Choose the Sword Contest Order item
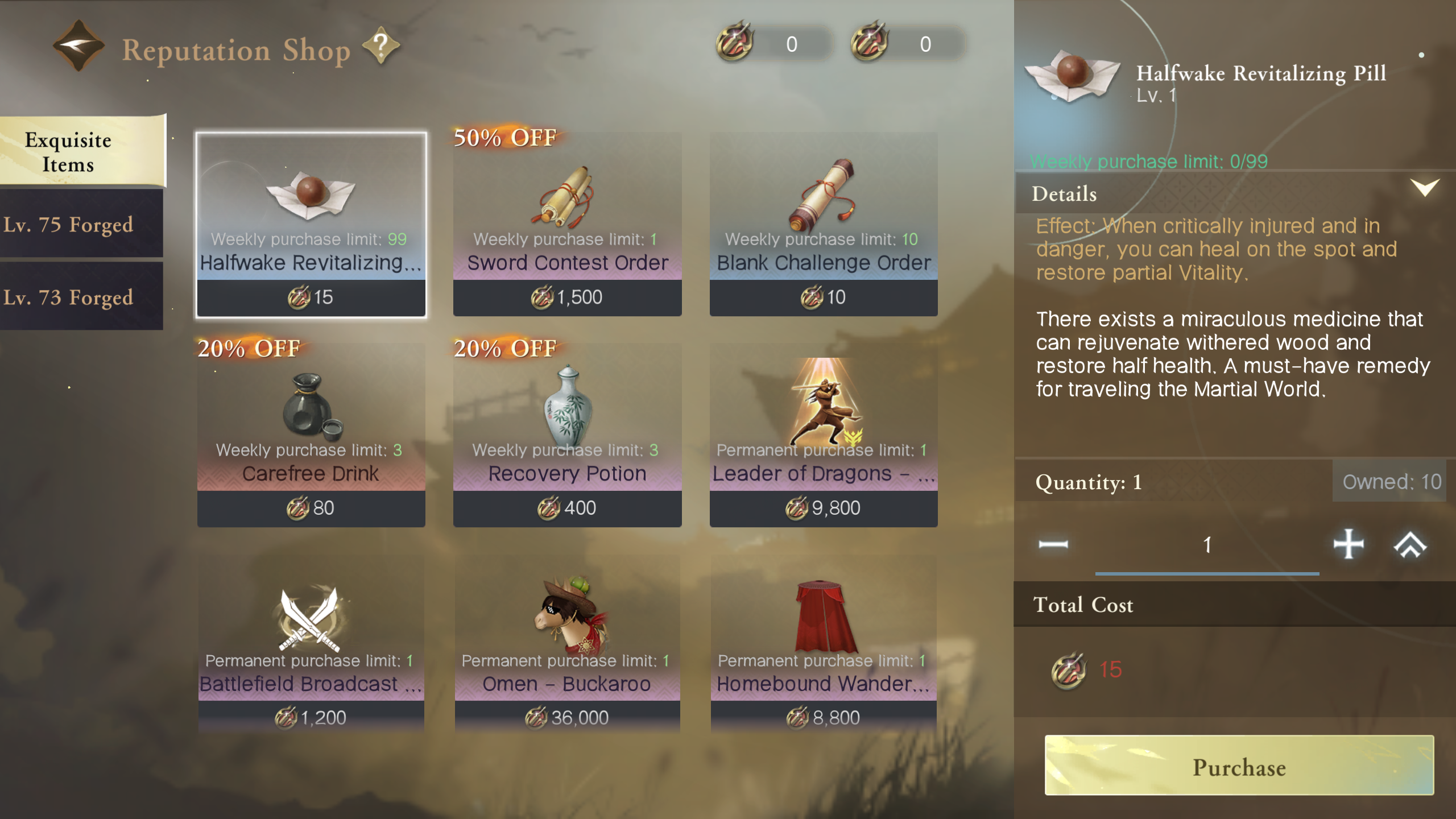This screenshot has height=819, width=1456. tap(567, 224)
